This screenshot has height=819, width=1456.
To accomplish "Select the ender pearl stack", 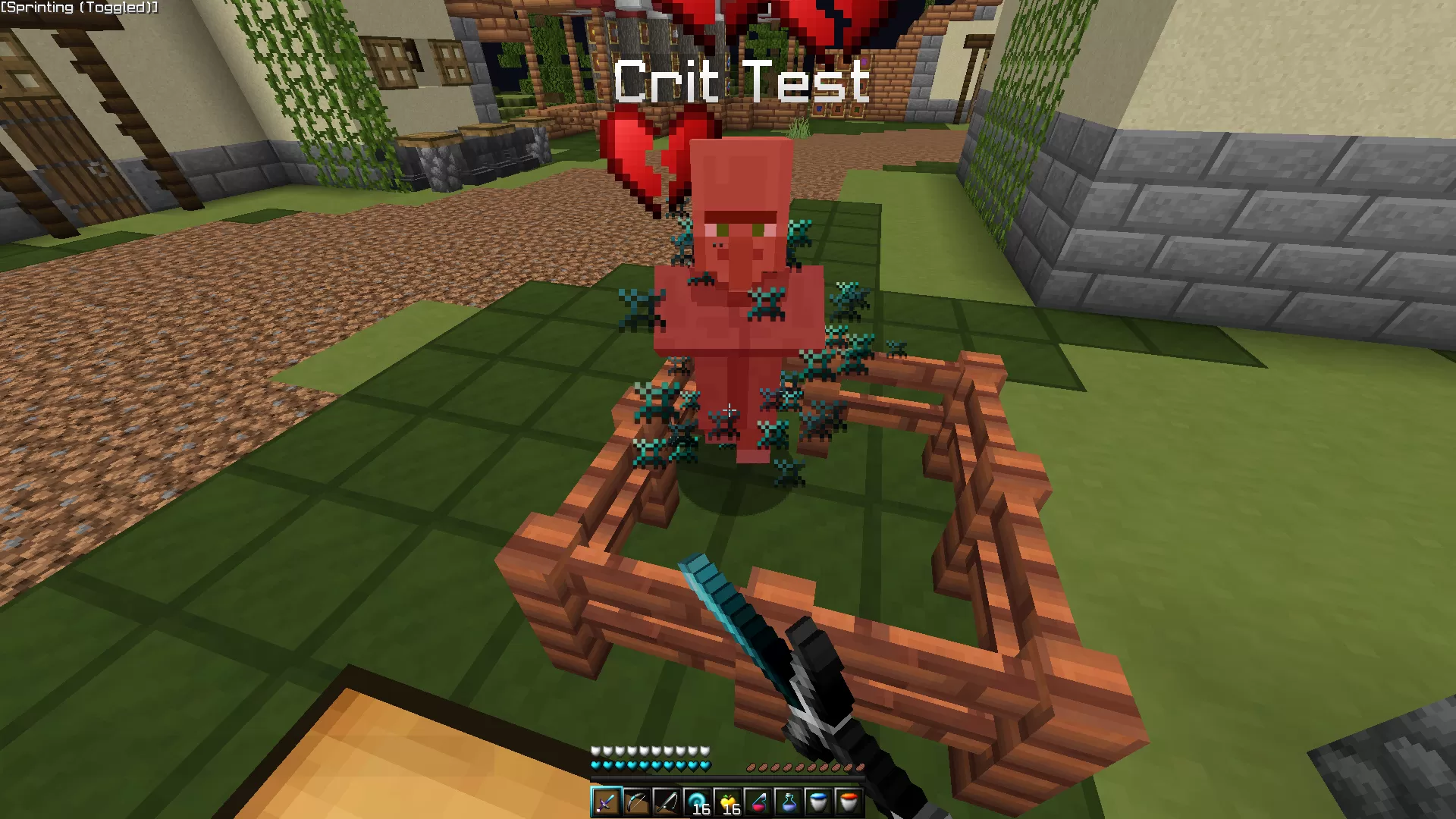I will pyautogui.click(x=697, y=802).
